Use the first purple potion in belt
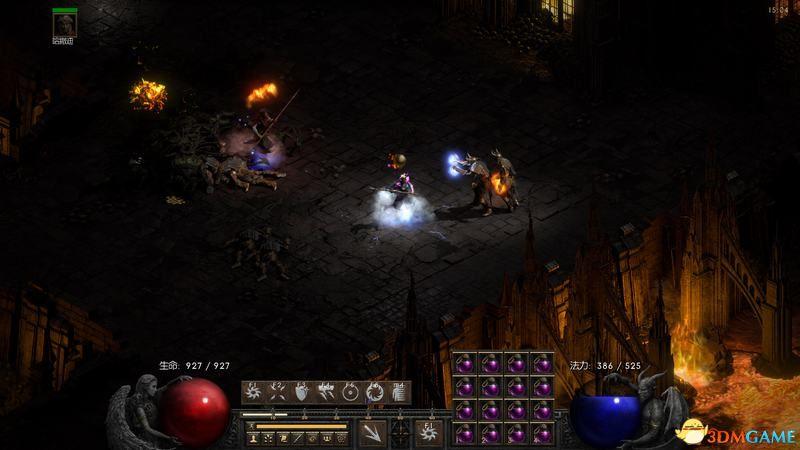800x450 pixels. coord(465,361)
